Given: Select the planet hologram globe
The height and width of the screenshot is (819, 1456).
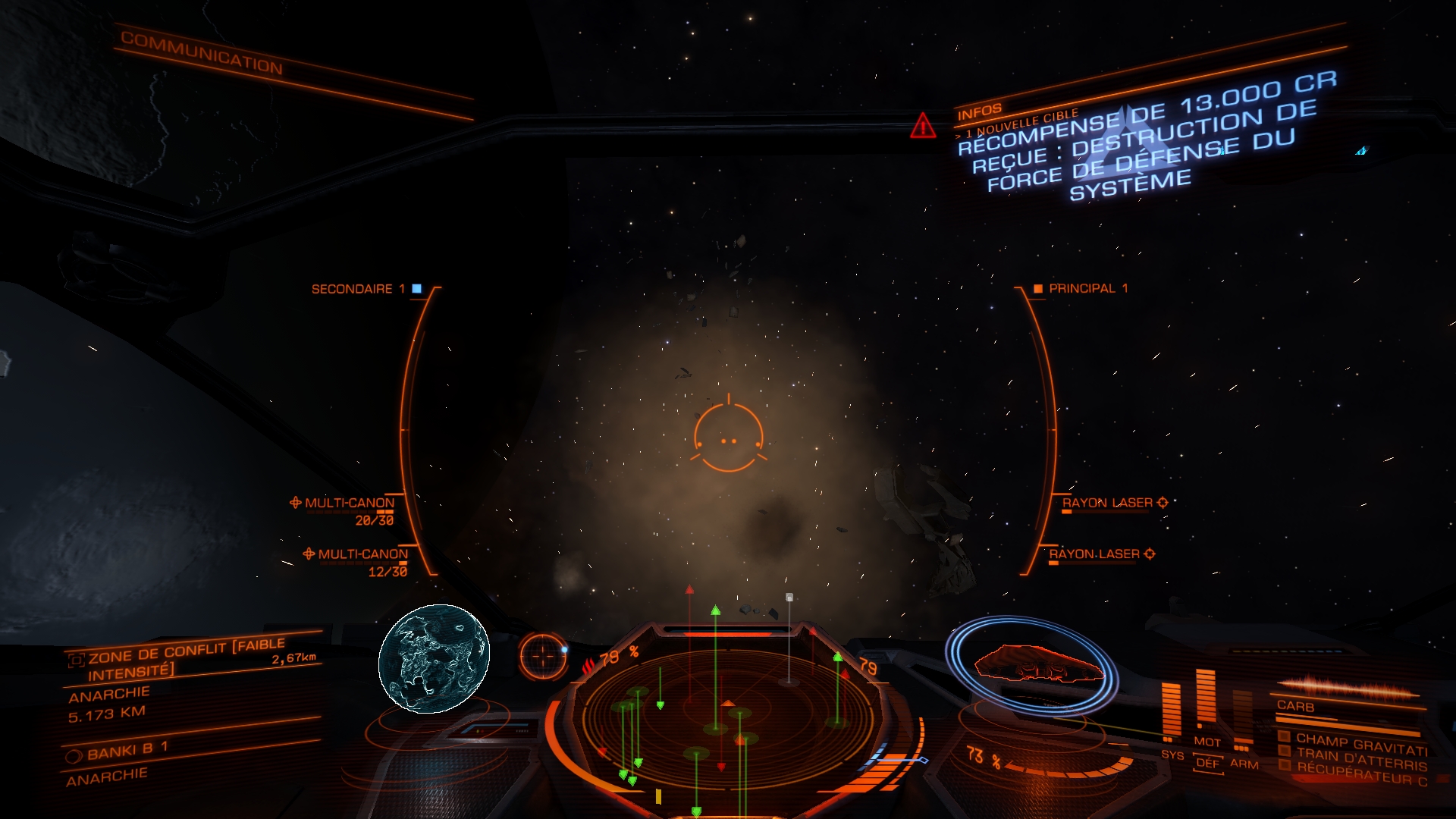Looking at the screenshot, I should (434, 658).
